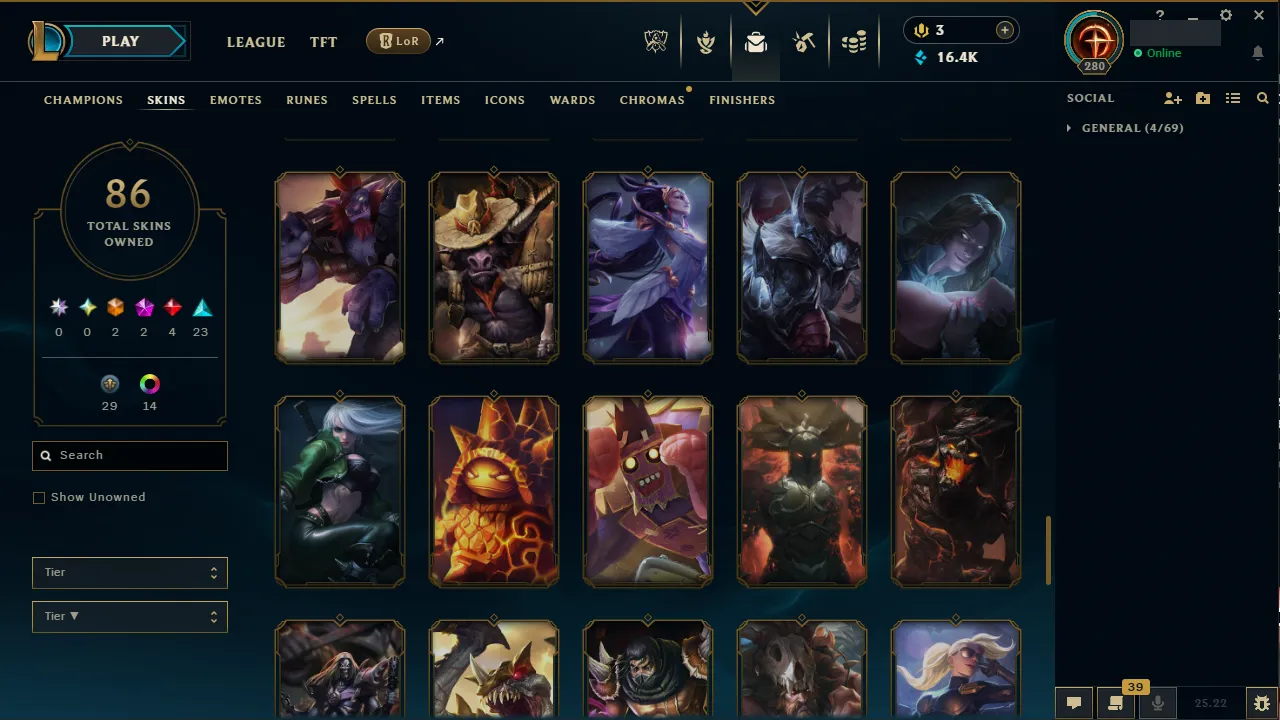Viewport: 1280px width, 720px height.
Task: Expand the GENERAL friends group
Action: click(x=1068, y=128)
